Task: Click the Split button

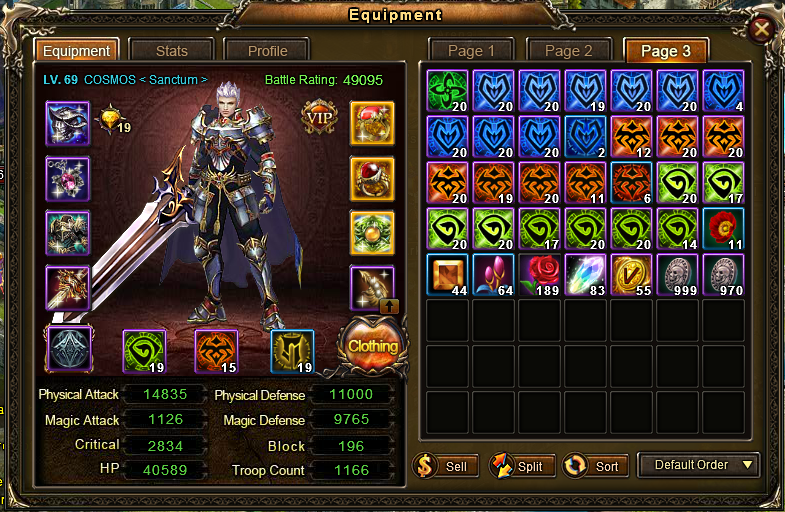Action: pos(517,466)
